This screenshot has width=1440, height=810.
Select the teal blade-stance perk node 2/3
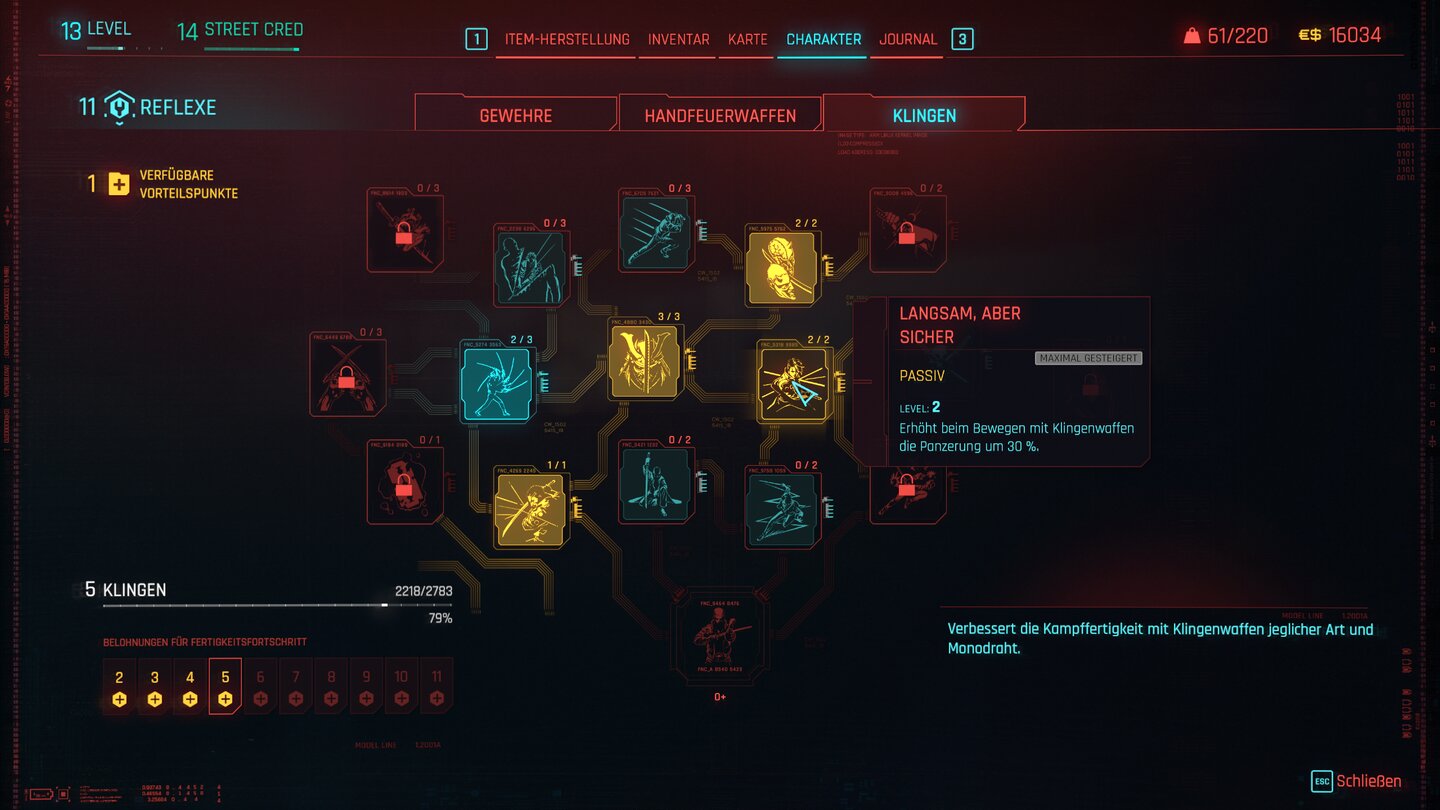click(497, 383)
